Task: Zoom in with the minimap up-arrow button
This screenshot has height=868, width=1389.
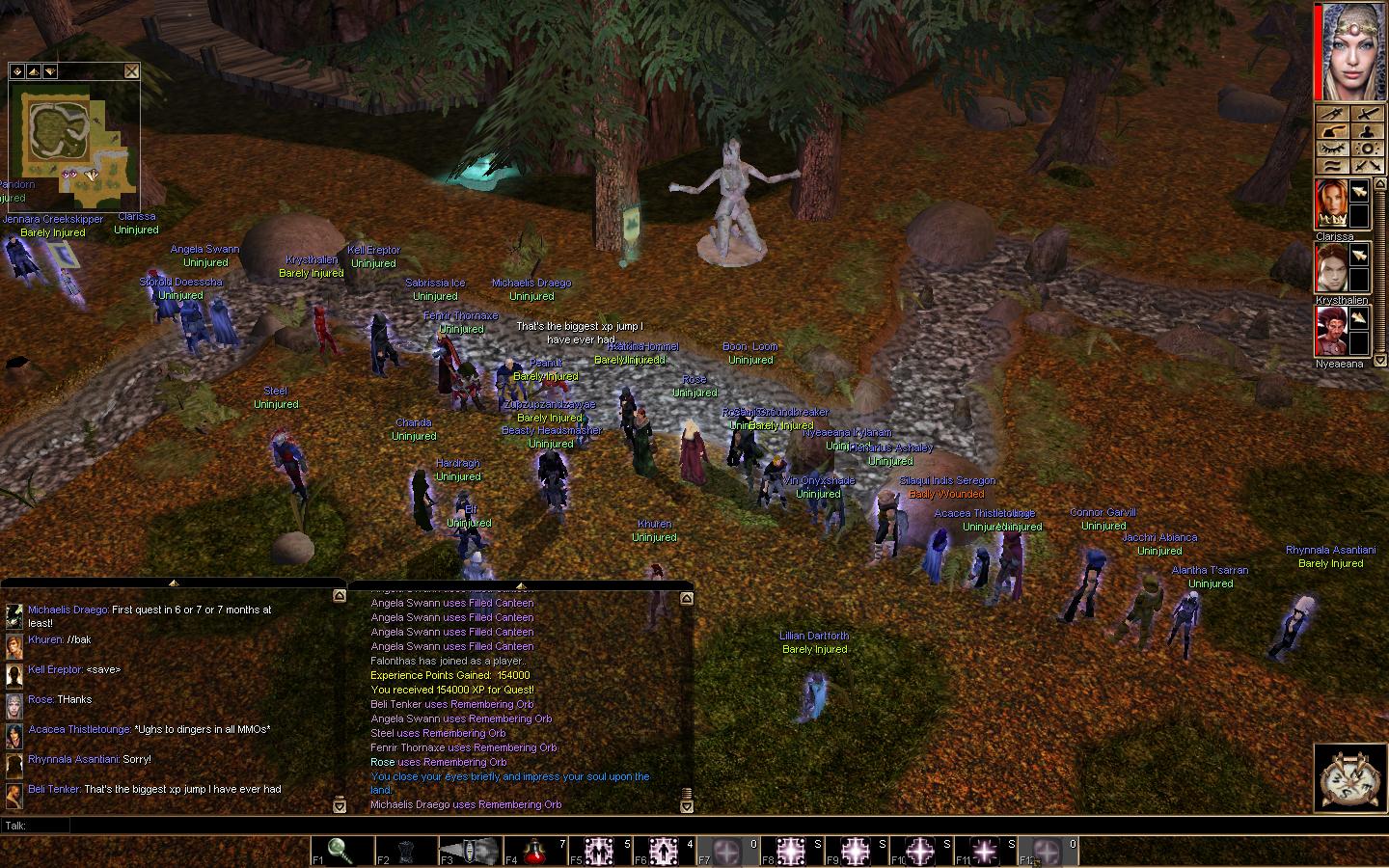Action: click(33, 71)
